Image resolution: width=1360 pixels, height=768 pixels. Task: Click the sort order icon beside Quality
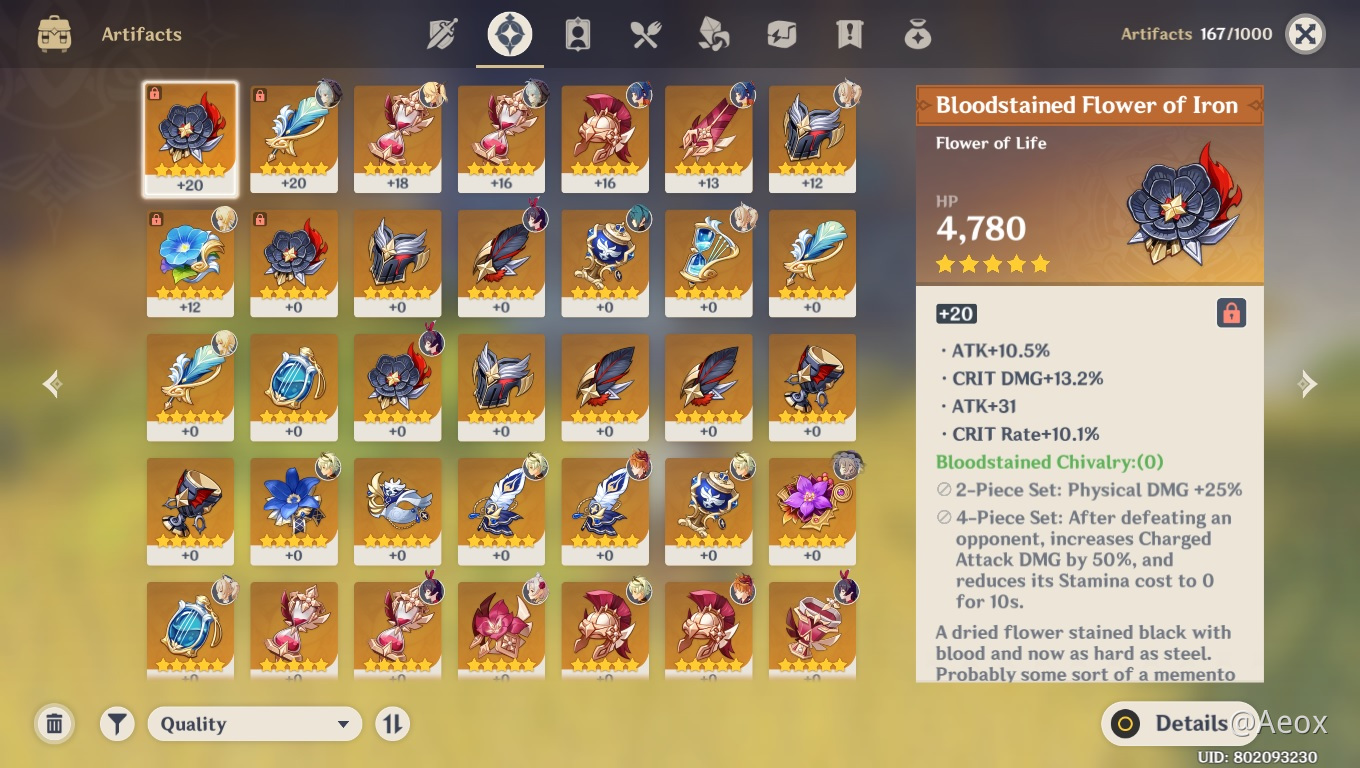click(x=392, y=723)
